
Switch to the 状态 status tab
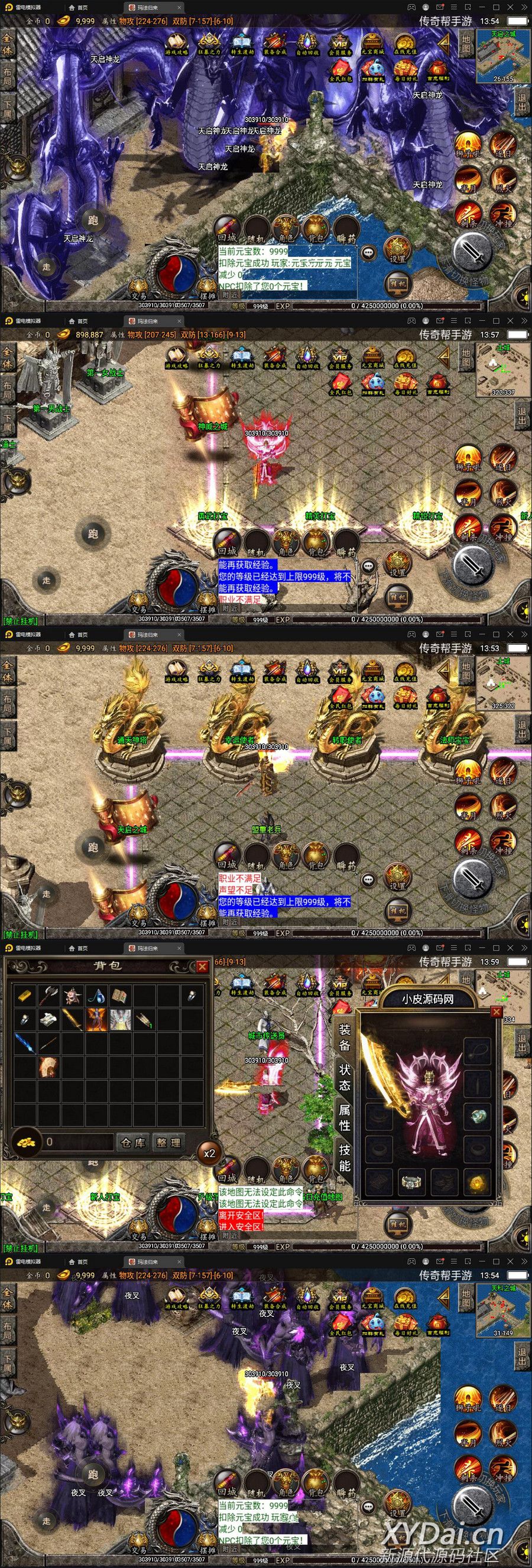345,1077
